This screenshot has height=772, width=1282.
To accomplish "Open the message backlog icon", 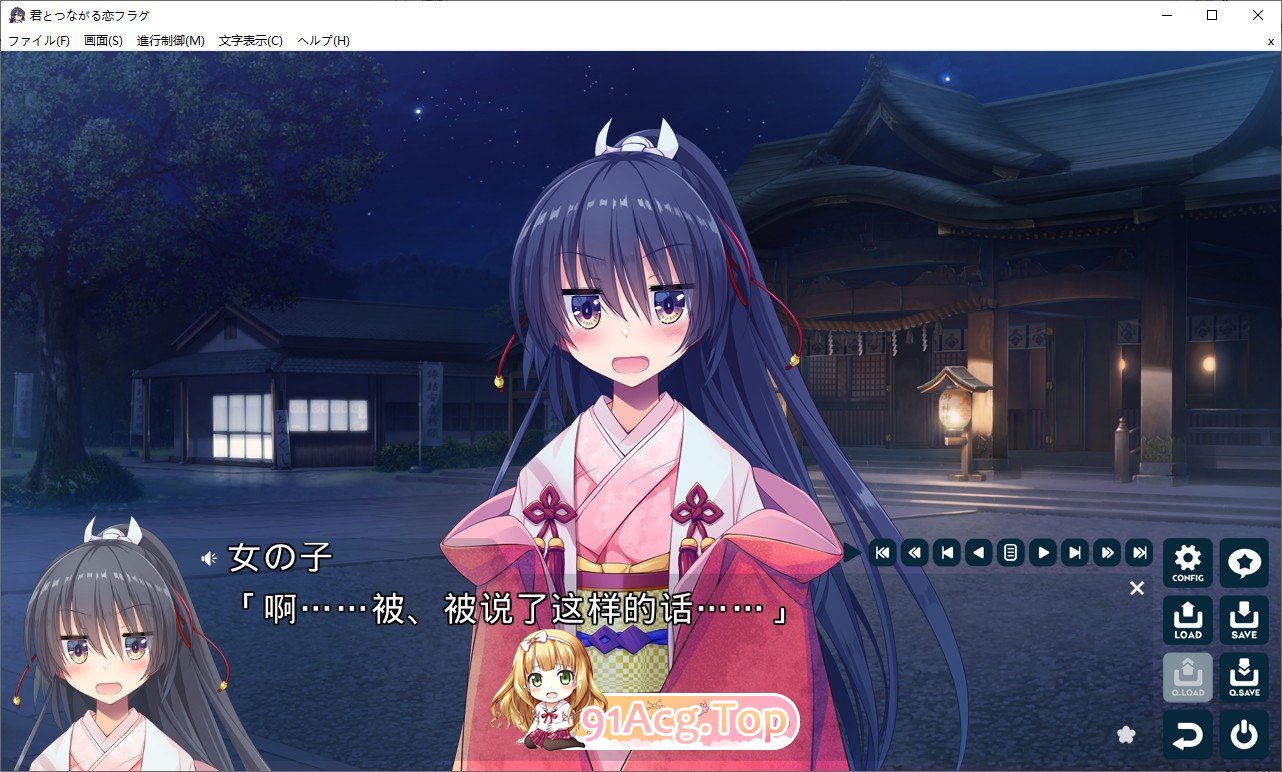I will pyautogui.click(x=1011, y=552).
